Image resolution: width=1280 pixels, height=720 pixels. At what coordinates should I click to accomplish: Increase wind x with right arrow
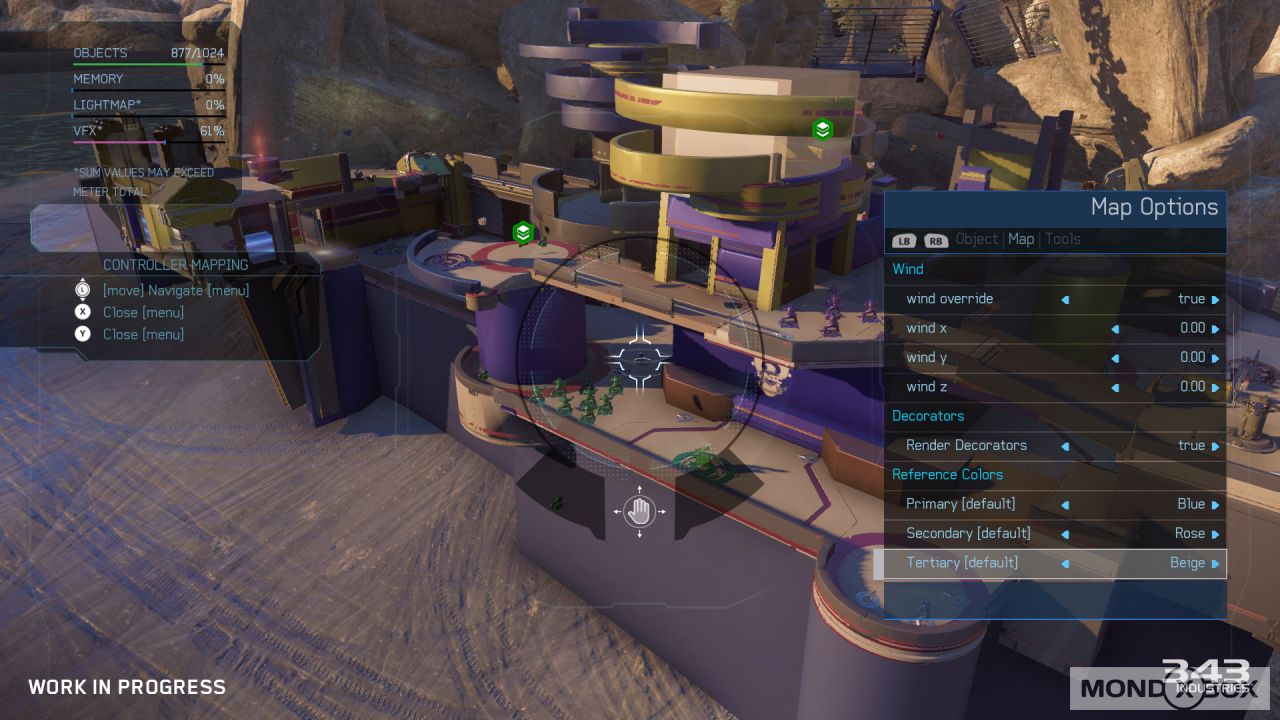pyautogui.click(x=1215, y=328)
